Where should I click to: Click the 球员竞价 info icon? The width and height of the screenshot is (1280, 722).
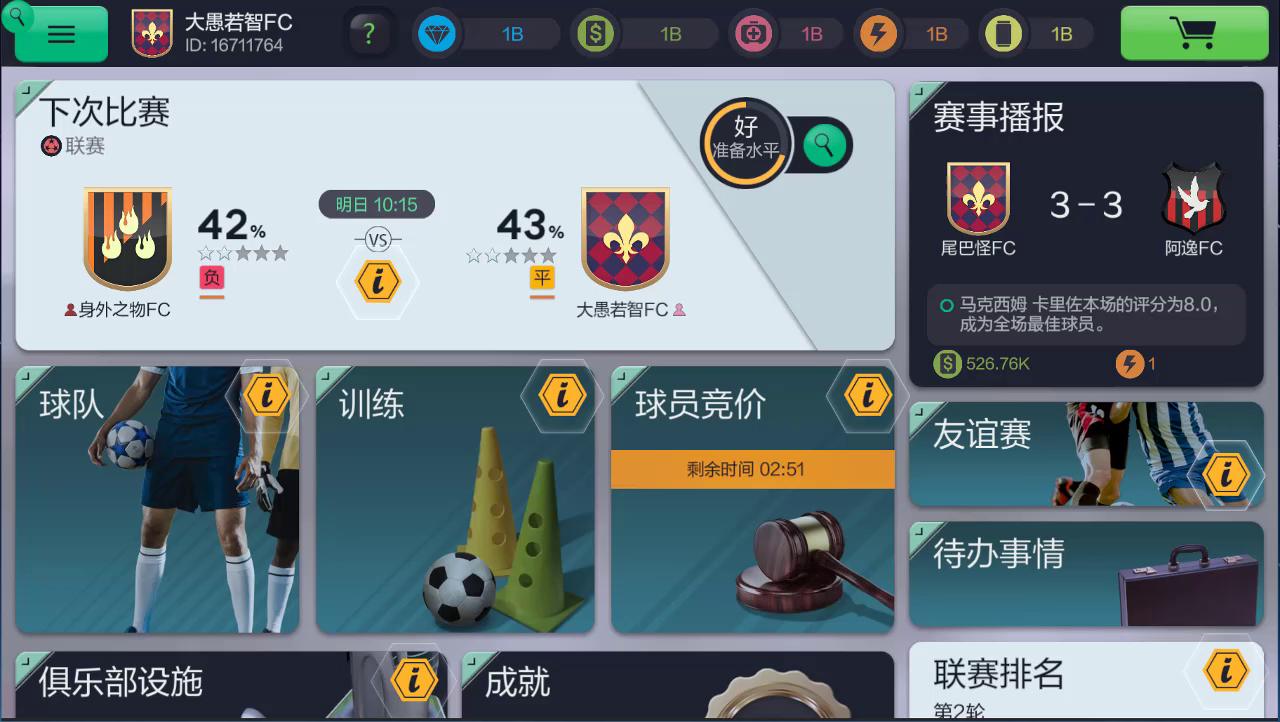866,394
